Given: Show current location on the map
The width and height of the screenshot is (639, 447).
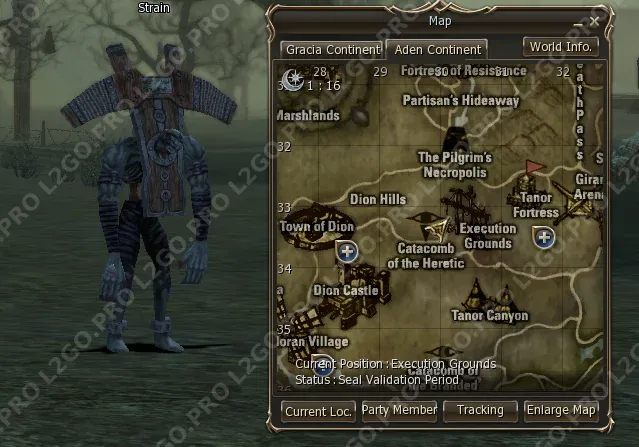Looking at the screenshot, I should pyautogui.click(x=319, y=411).
